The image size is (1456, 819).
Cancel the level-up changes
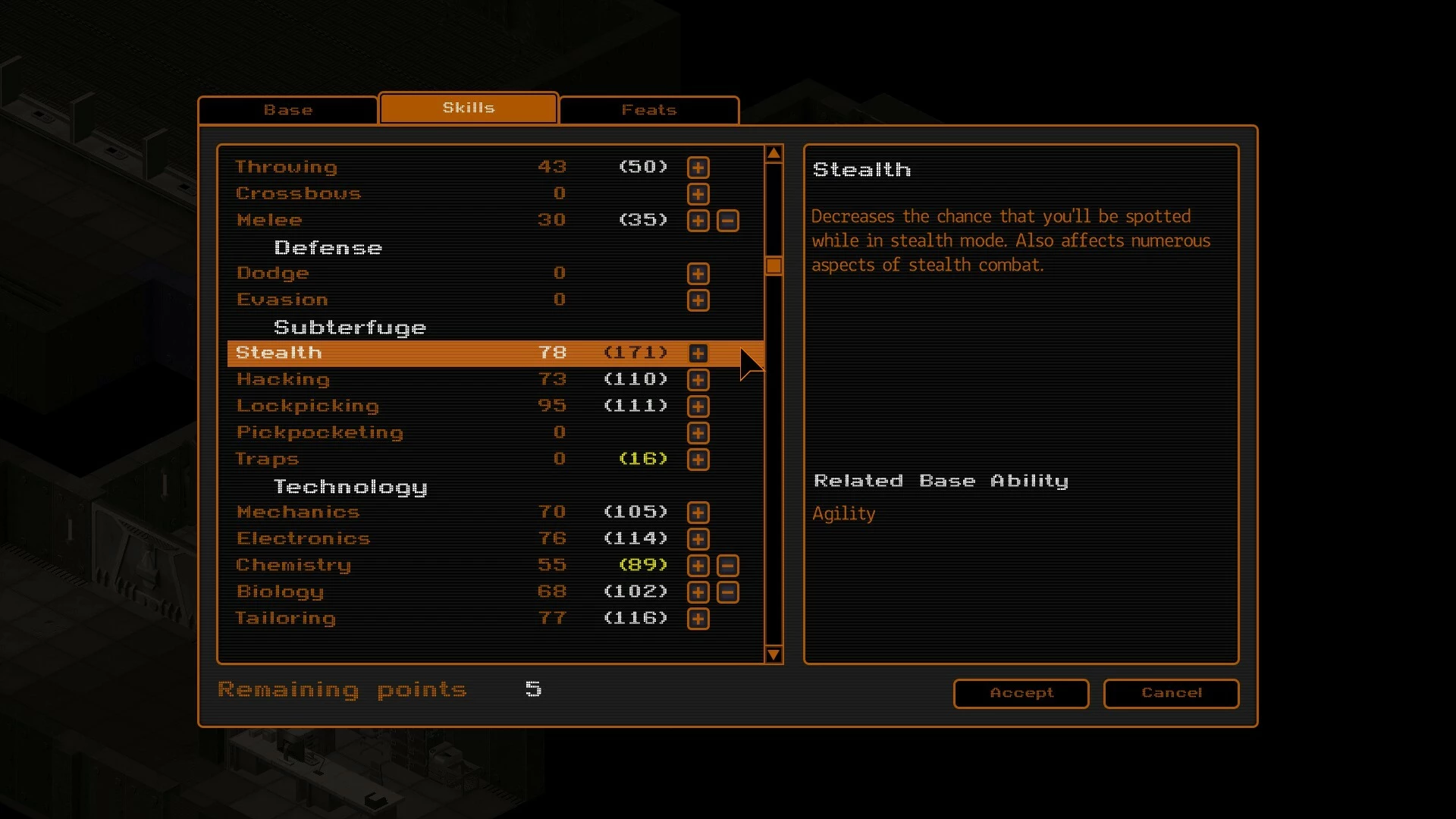click(1171, 693)
